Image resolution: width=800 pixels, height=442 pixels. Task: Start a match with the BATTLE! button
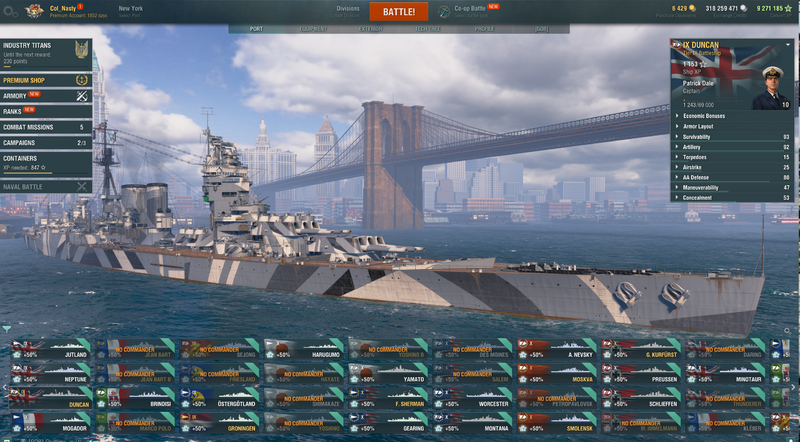point(399,12)
